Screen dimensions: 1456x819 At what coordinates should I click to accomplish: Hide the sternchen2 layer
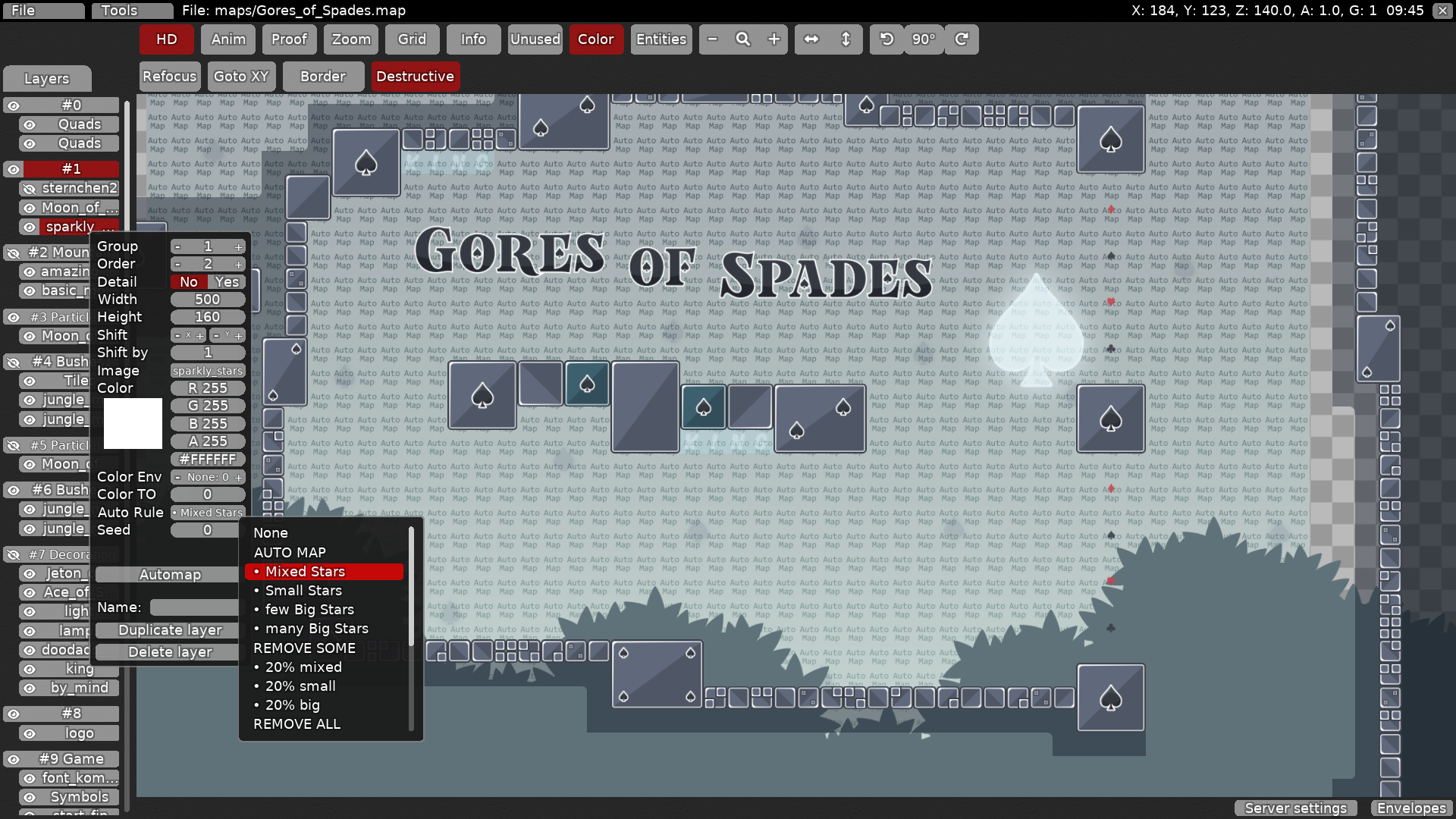[x=29, y=188]
